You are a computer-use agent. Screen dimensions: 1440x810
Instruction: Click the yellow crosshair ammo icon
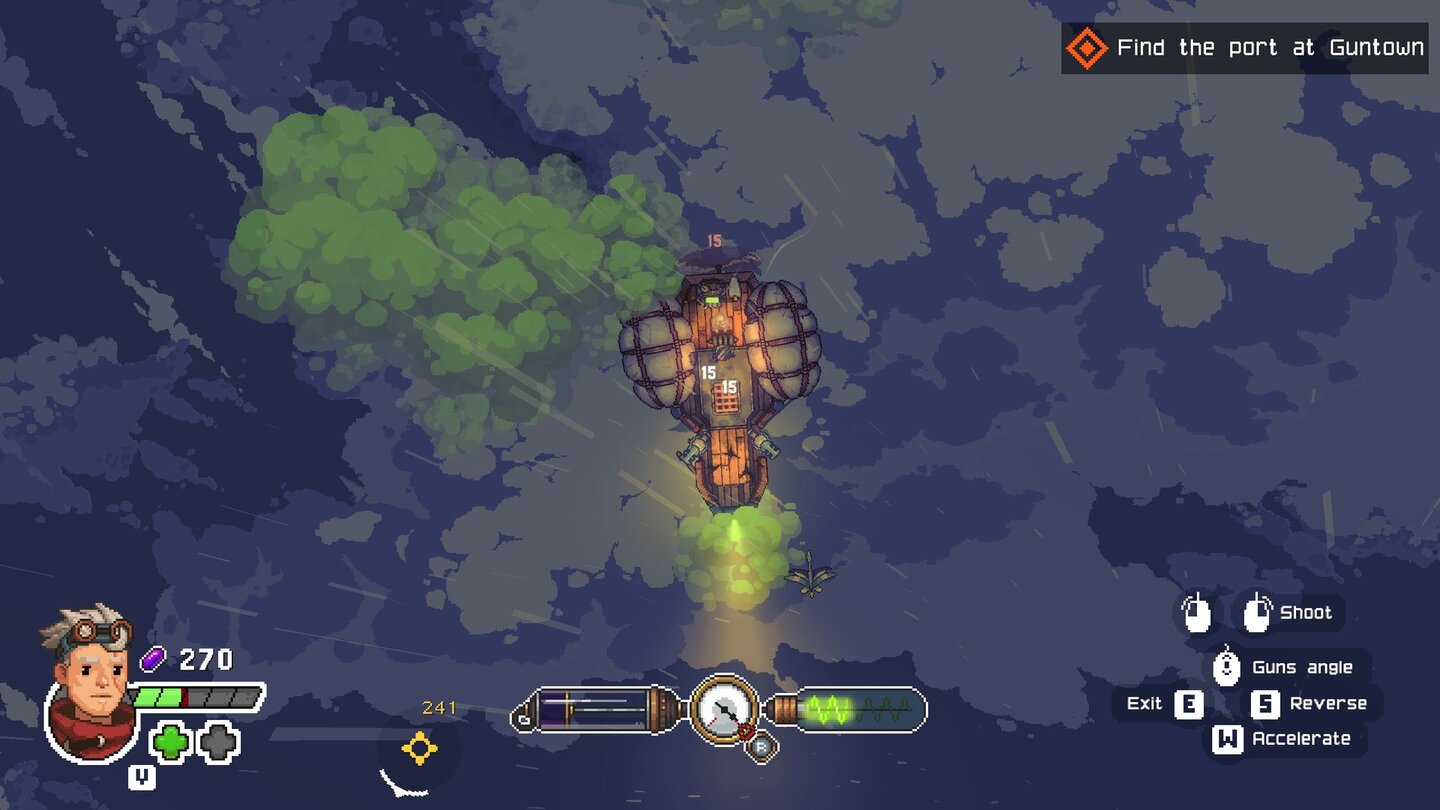(x=417, y=745)
